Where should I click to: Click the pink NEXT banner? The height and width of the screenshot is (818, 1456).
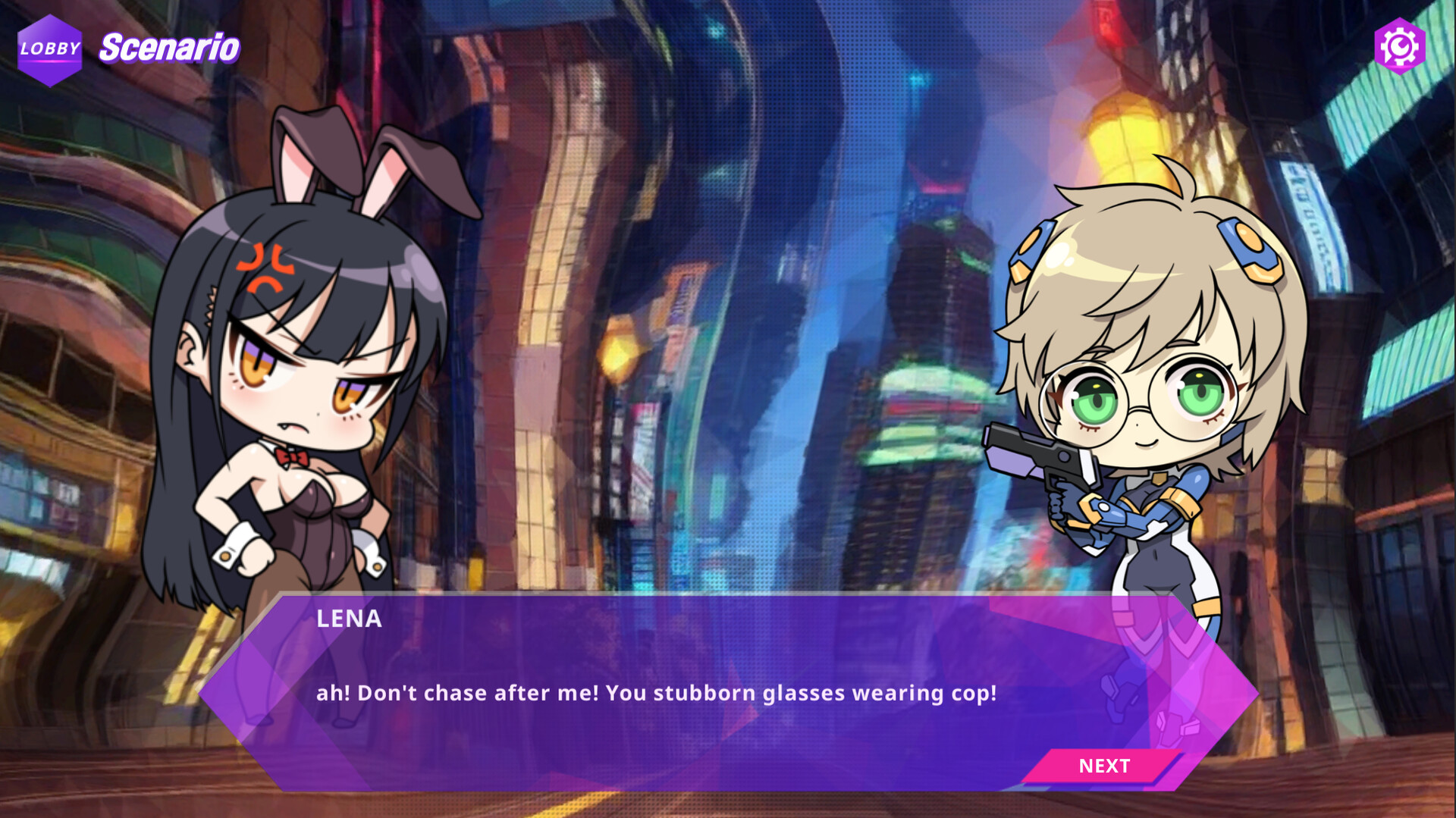coord(1105,766)
